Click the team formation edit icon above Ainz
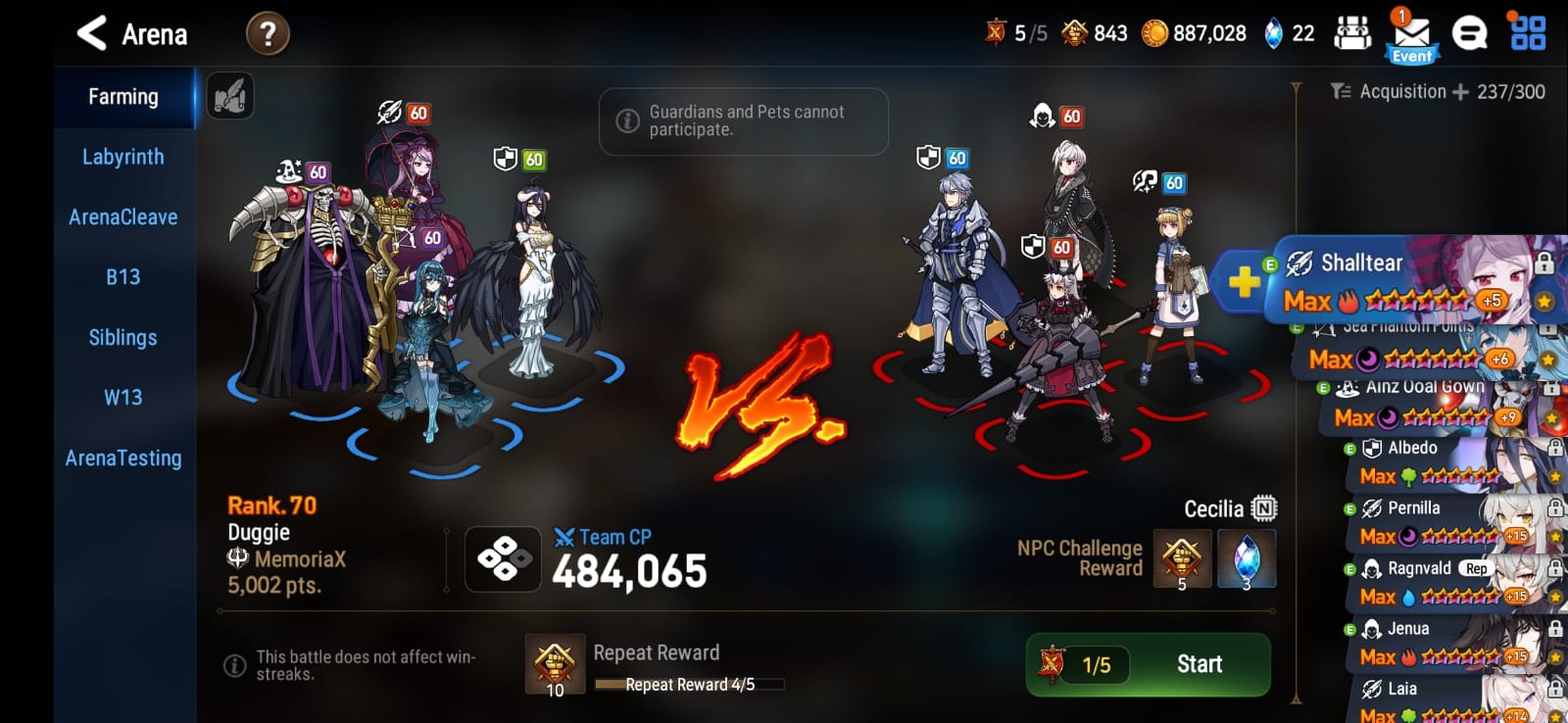Viewport: 1568px width, 723px height. (x=229, y=95)
